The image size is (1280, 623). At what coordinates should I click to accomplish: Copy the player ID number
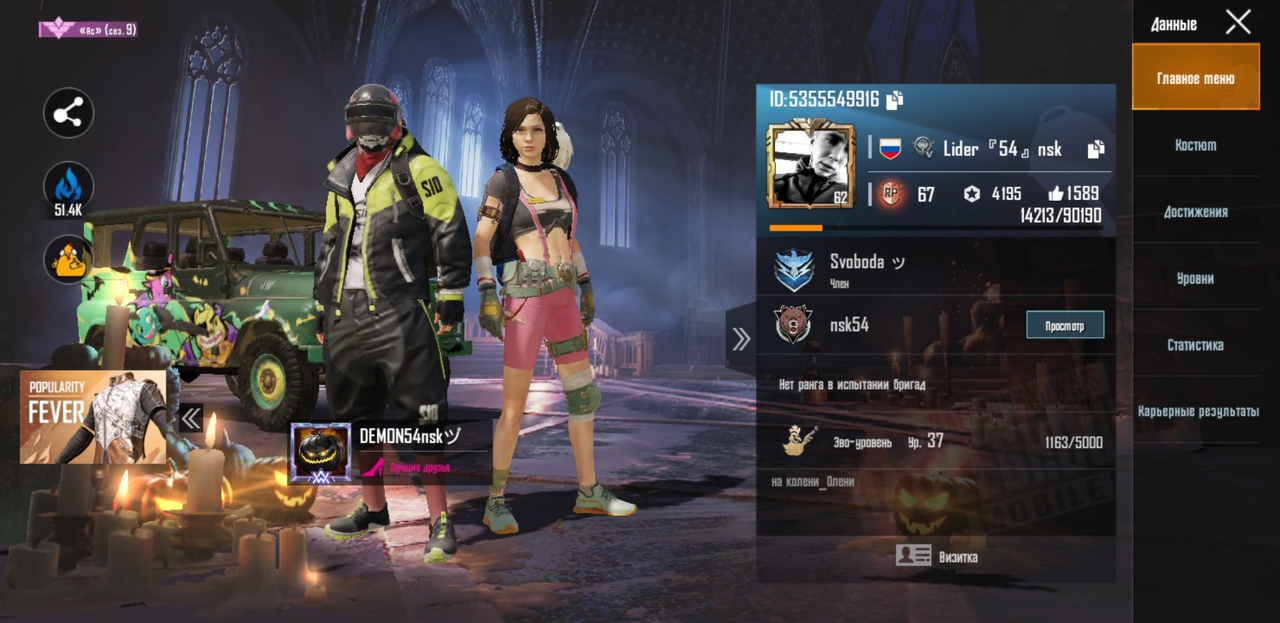tap(895, 99)
